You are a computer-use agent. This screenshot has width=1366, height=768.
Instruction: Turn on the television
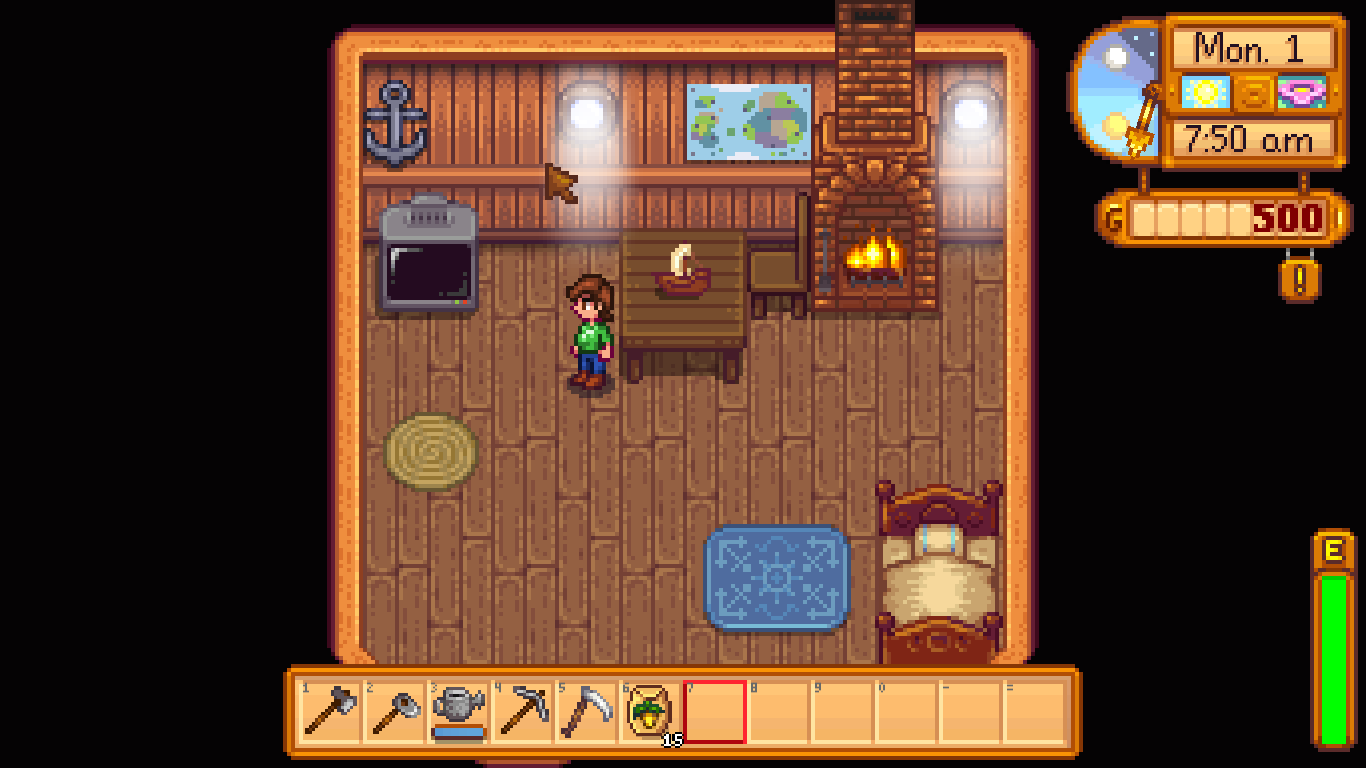point(429,263)
